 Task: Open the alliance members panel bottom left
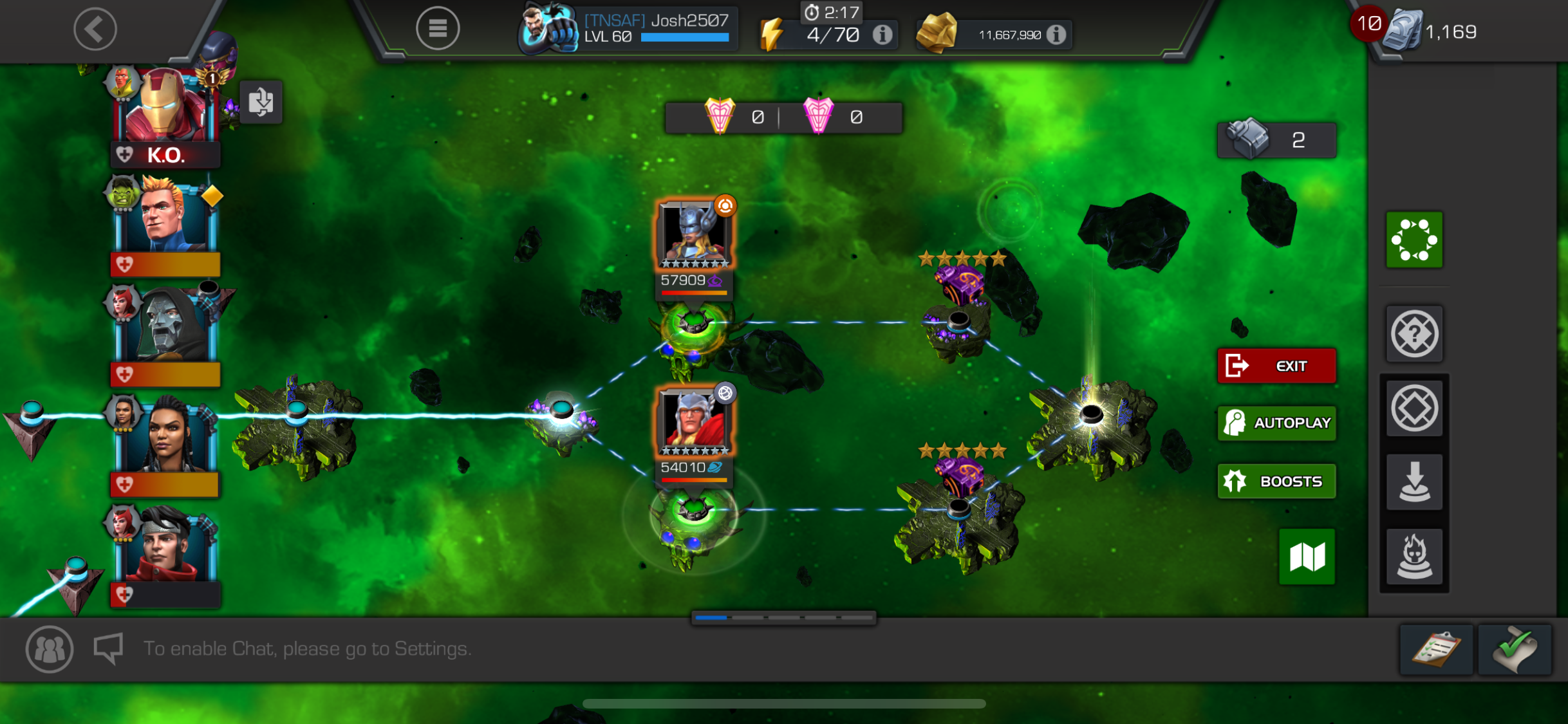[x=49, y=649]
